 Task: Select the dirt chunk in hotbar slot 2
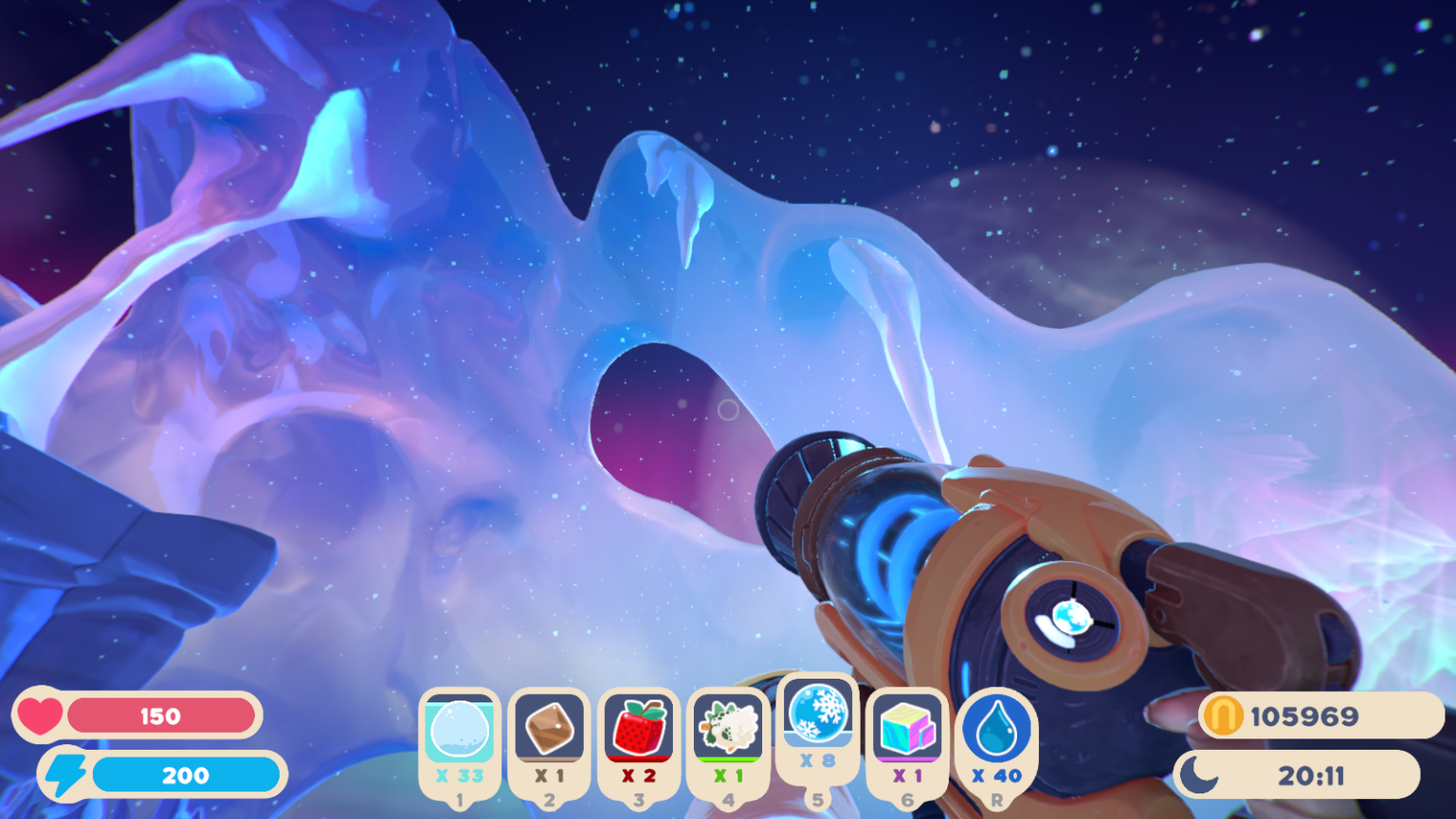point(550,730)
